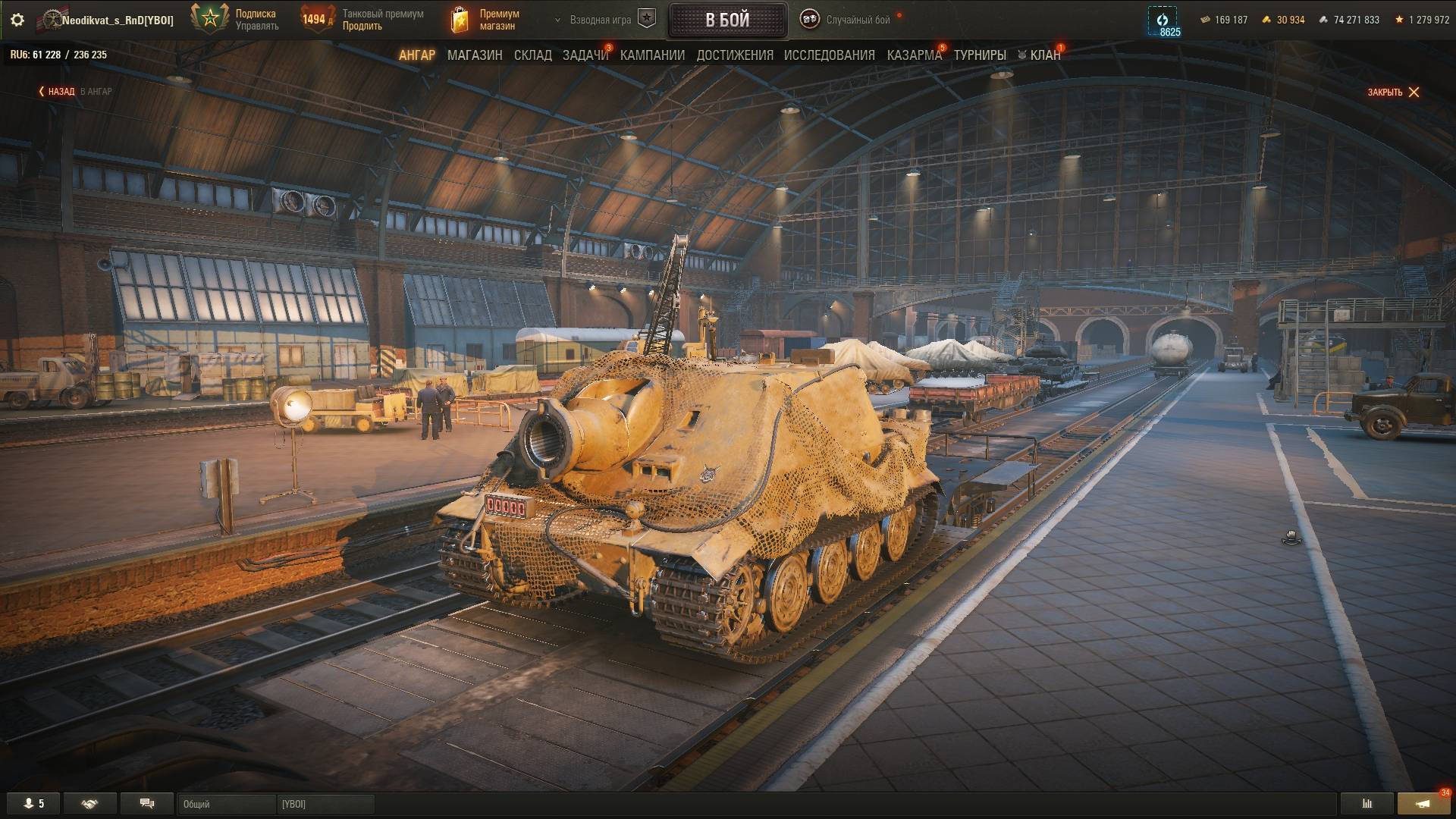The image size is (1456, 819).
Task: Start battle with the В БОЙ button
Action: 727,20
